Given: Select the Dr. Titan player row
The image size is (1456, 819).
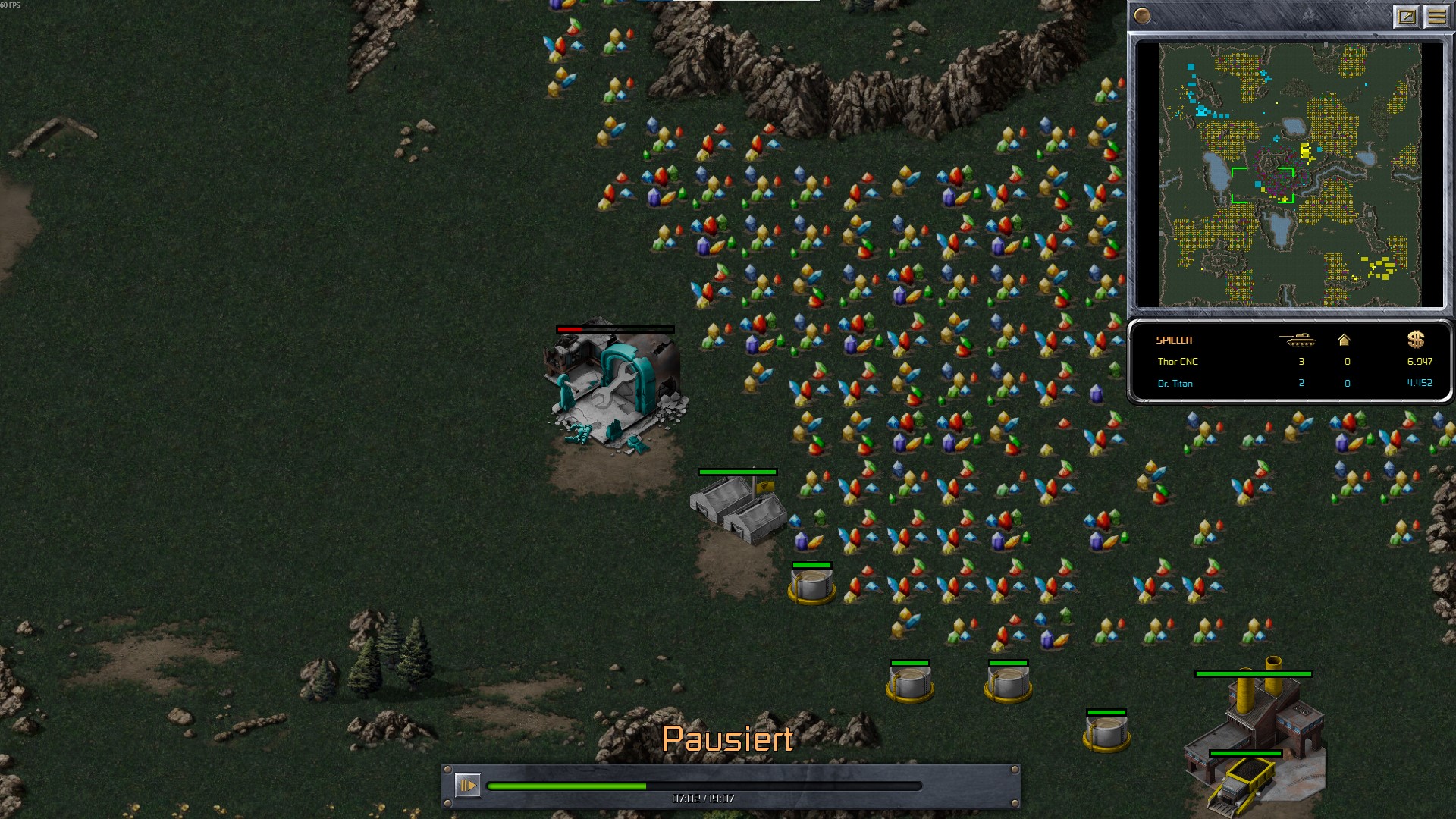Looking at the screenshot, I should tap(1289, 383).
